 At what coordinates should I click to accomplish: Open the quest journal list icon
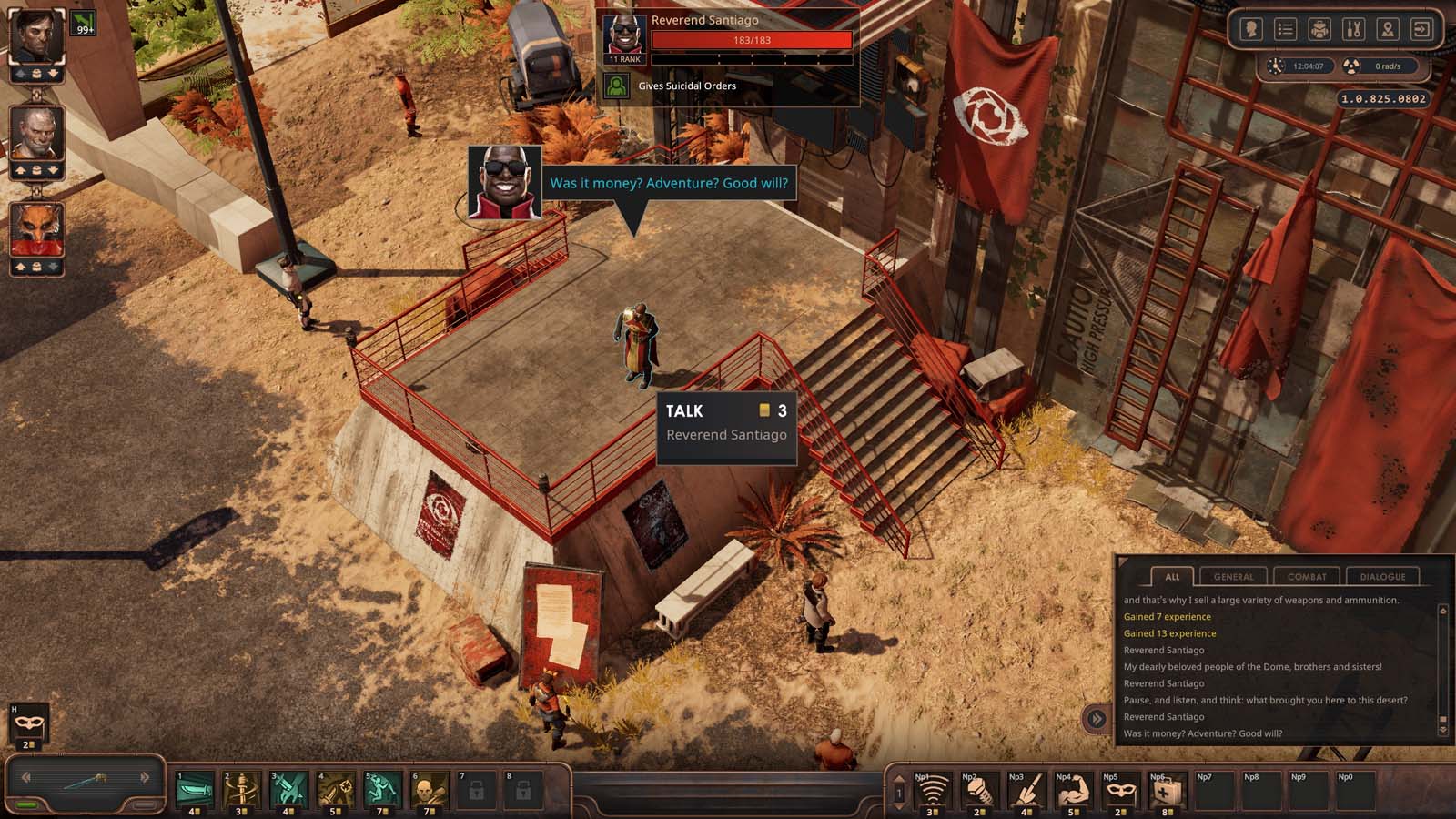[x=1285, y=30]
